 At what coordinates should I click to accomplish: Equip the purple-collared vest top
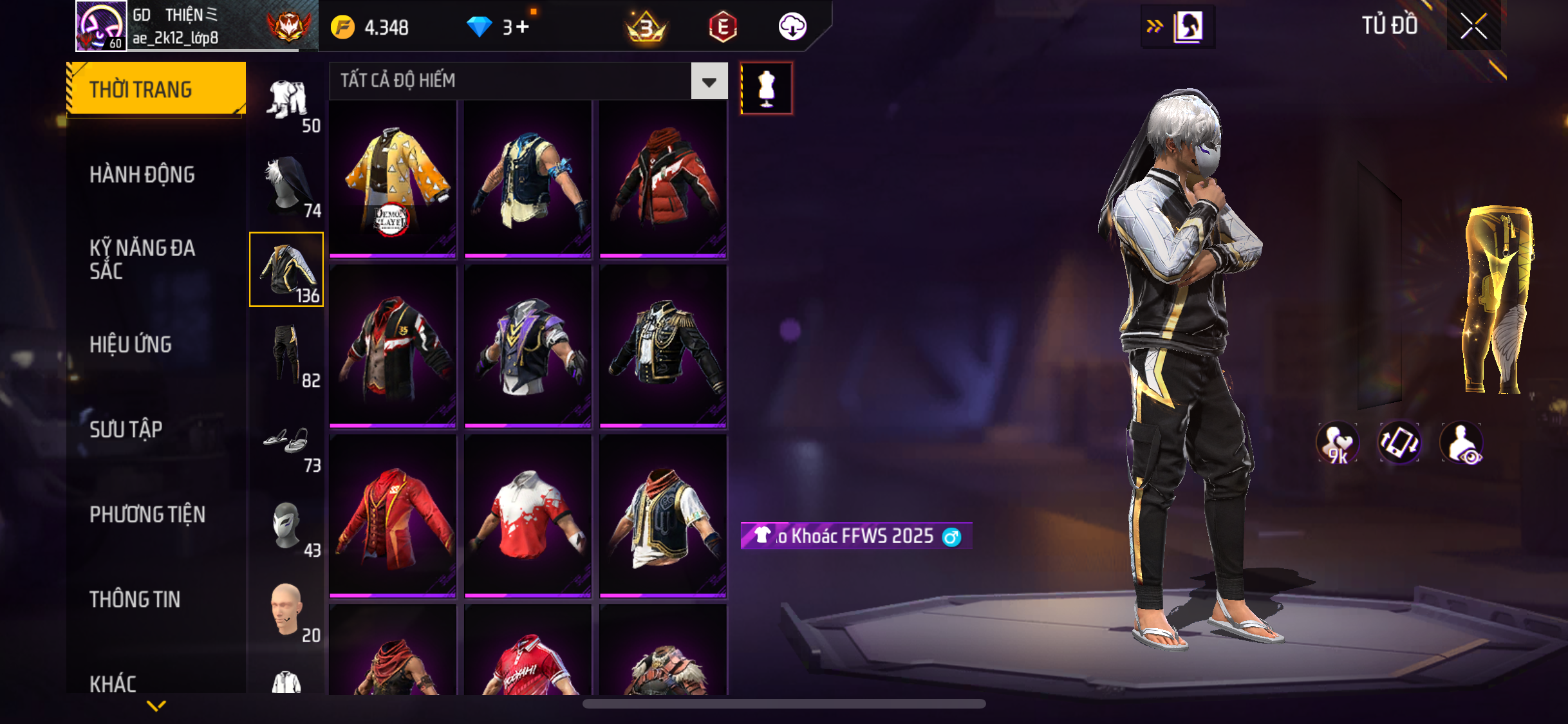pos(528,346)
